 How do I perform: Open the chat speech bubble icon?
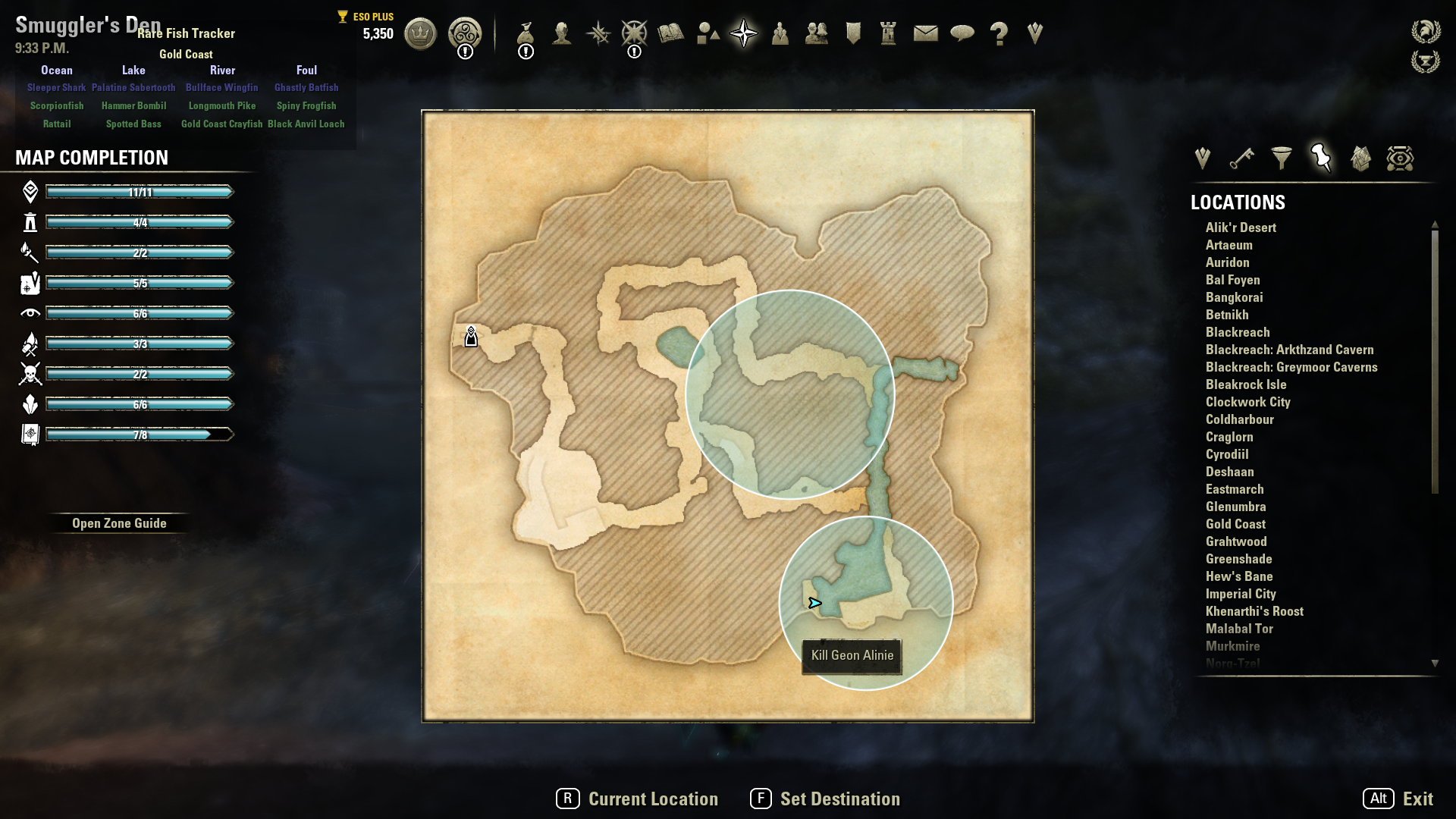[962, 33]
